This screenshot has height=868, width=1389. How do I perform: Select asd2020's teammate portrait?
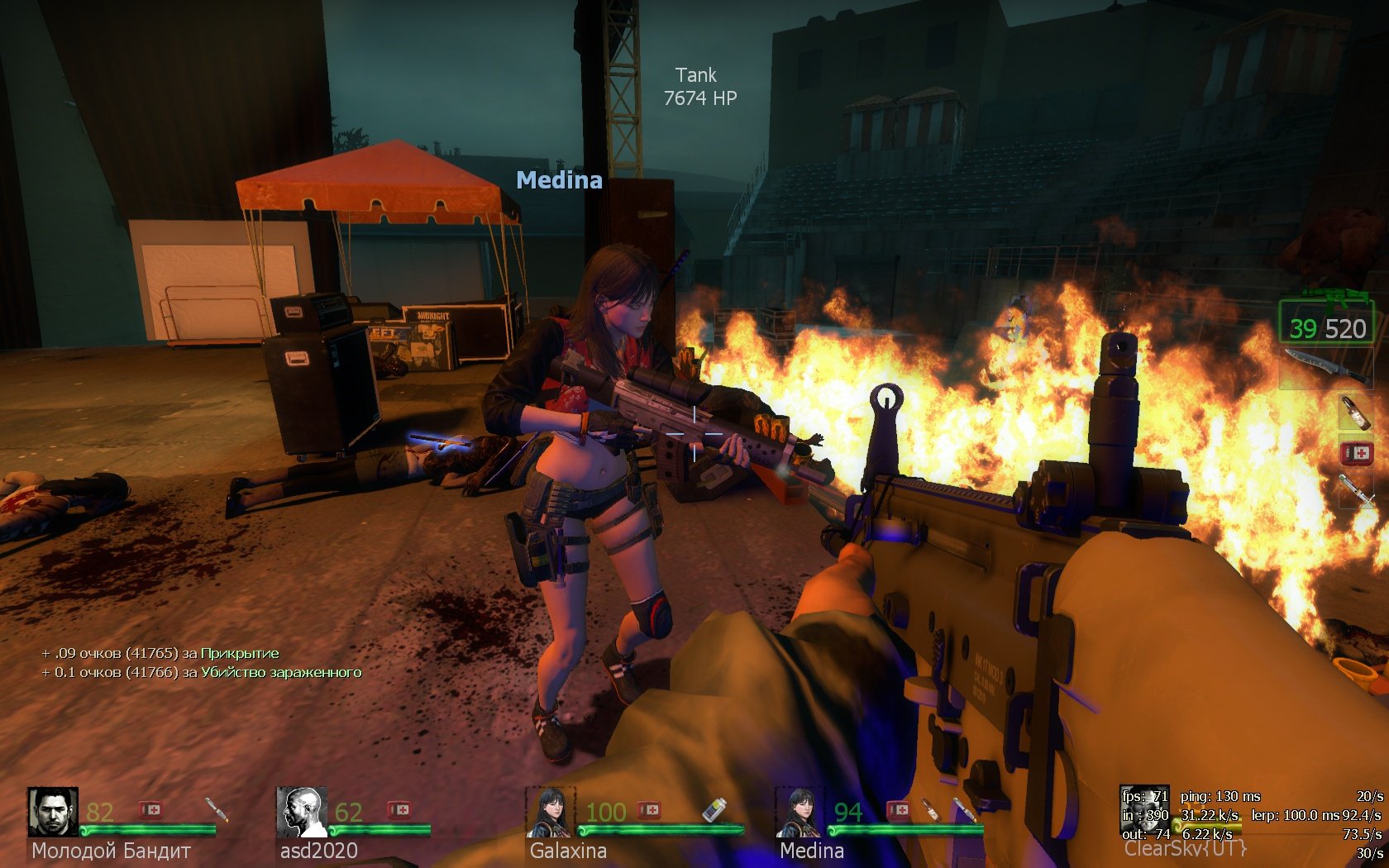pos(301,812)
